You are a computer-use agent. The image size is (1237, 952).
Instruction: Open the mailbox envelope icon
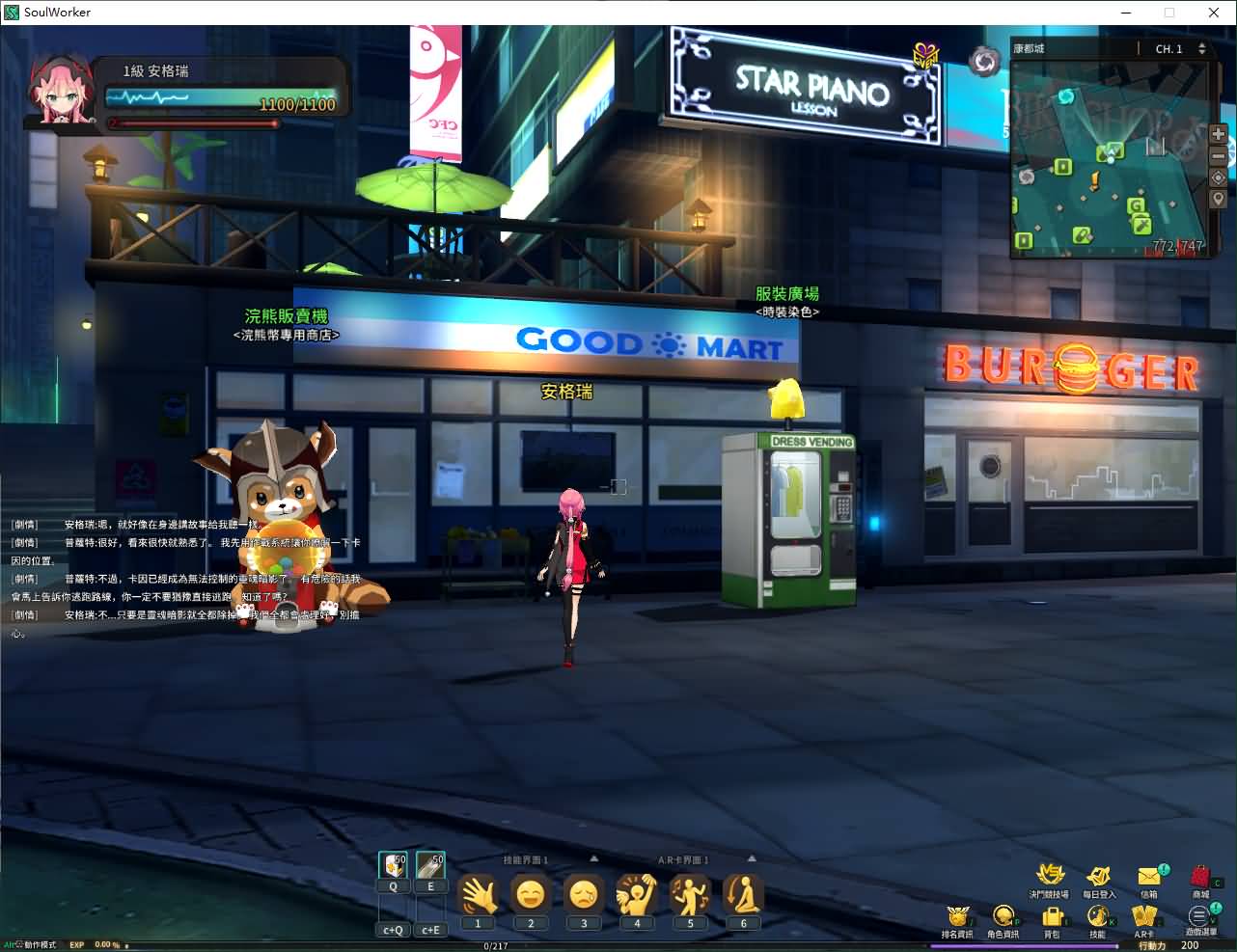pos(1149,877)
